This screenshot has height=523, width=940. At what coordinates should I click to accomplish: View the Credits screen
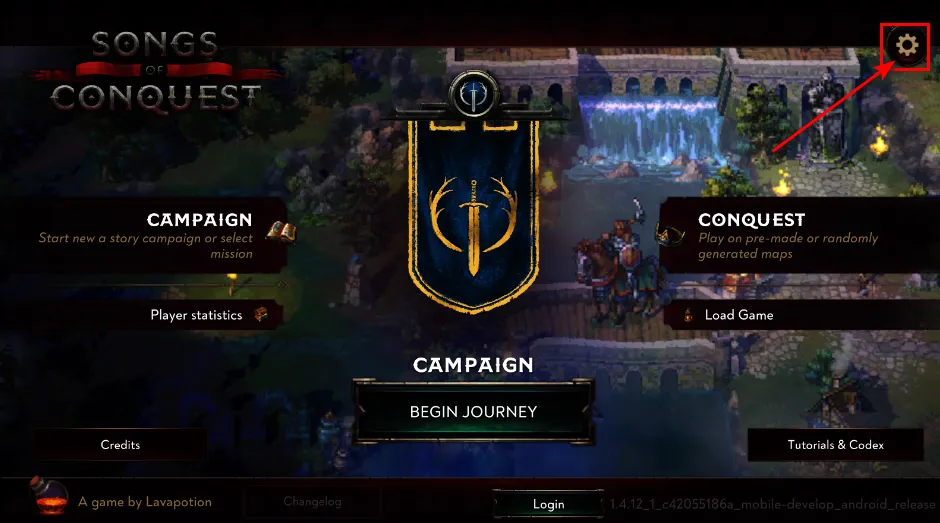point(120,445)
